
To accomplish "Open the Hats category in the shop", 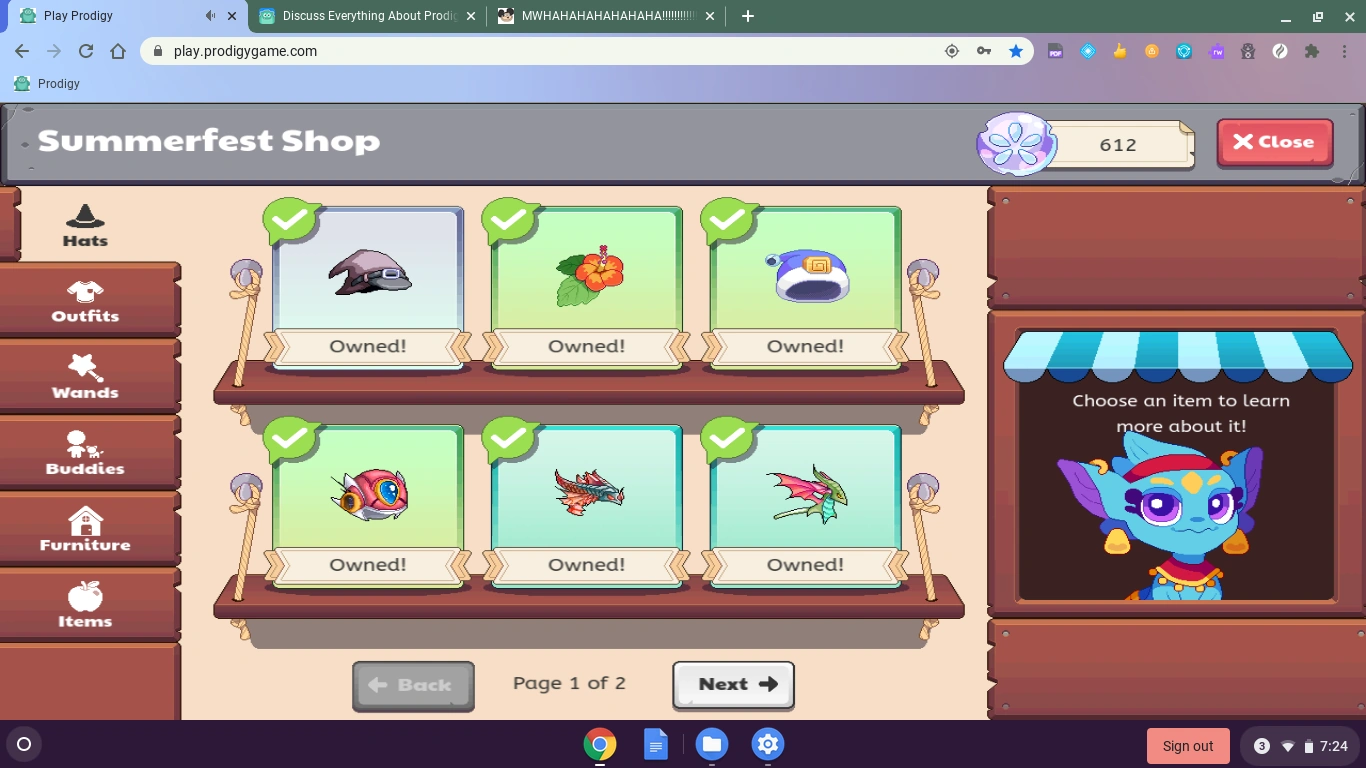I will [85, 226].
